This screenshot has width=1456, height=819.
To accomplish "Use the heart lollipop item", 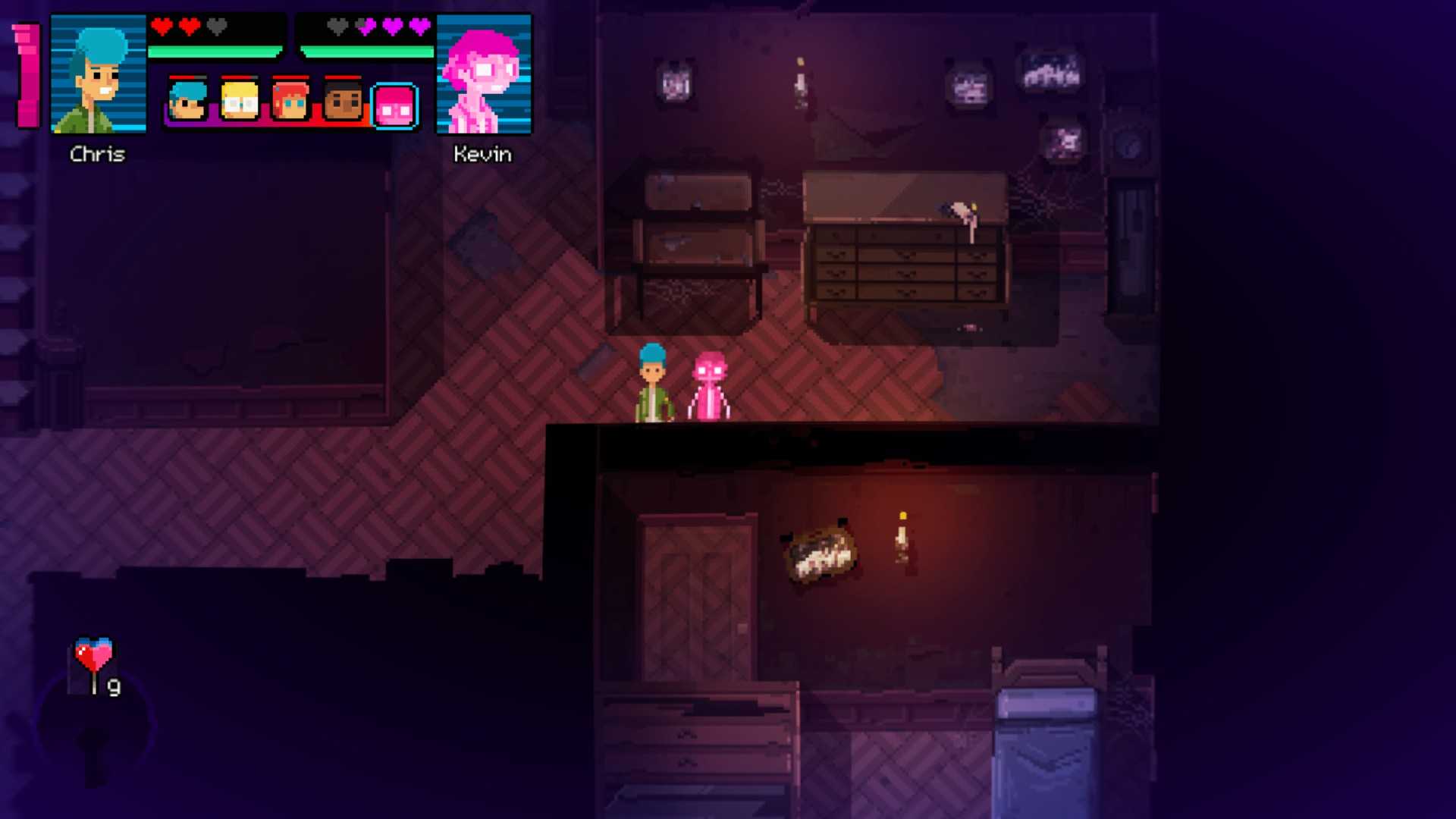I will [94, 661].
